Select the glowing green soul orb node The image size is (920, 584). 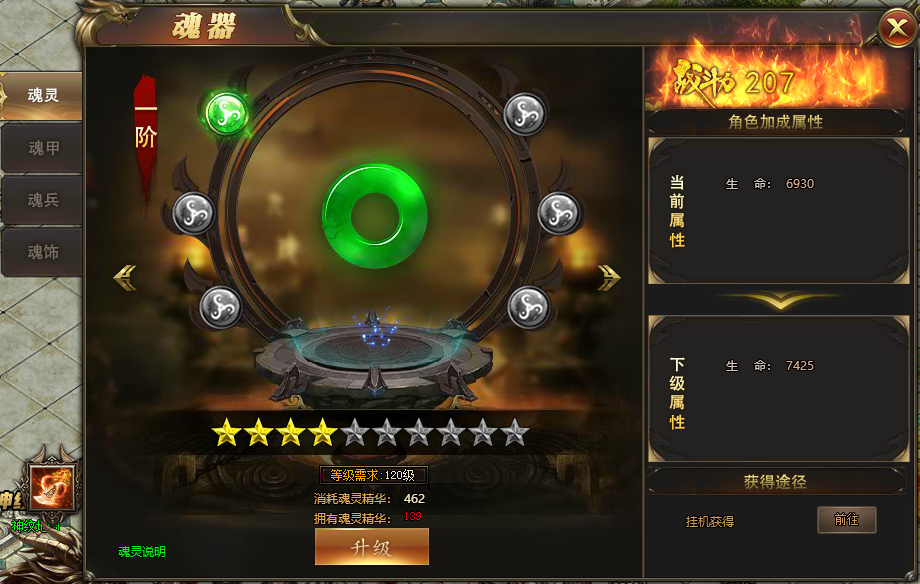pyautogui.click(x=226, y=112)
